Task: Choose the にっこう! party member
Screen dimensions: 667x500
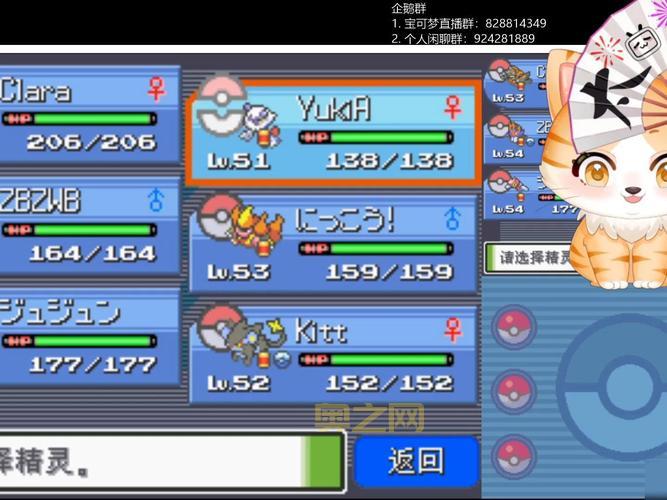Action: (x=334, y=243)
